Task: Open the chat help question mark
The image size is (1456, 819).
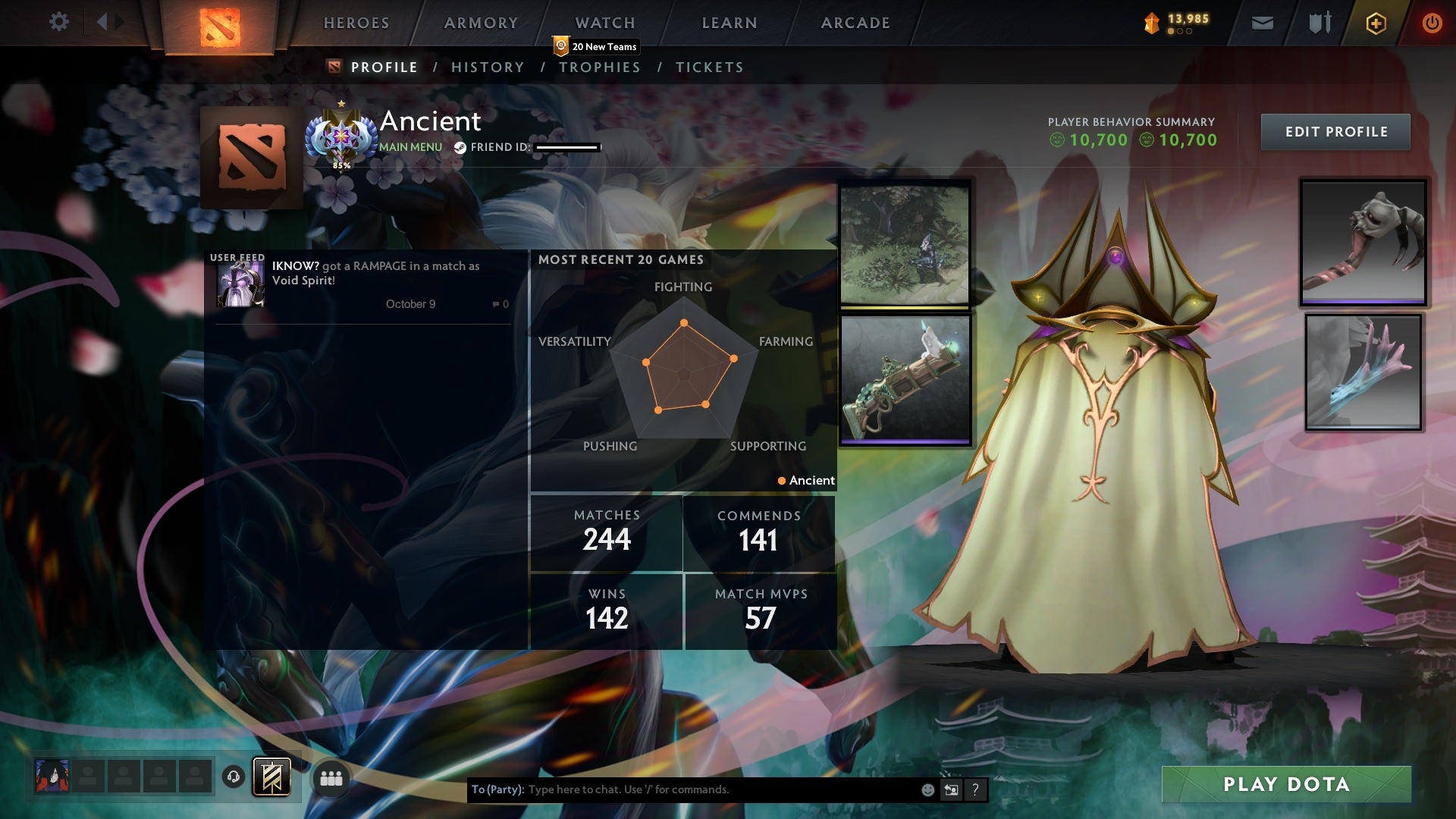Action: coord(975,789)
